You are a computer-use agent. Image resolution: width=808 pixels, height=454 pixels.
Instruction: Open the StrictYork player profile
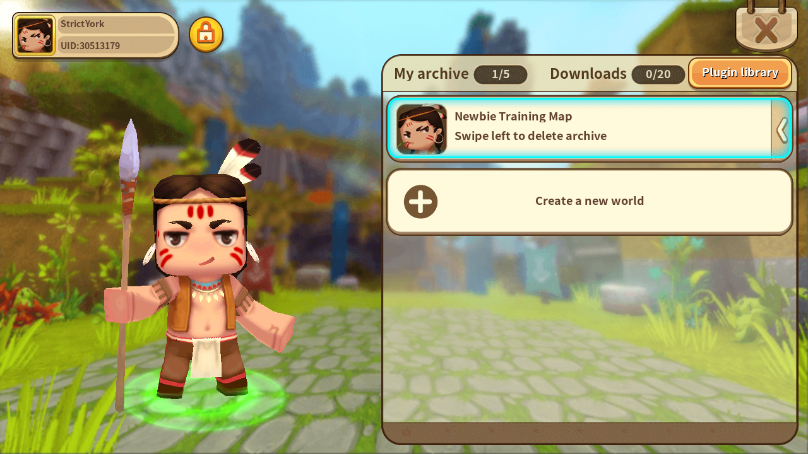(95, 35)
